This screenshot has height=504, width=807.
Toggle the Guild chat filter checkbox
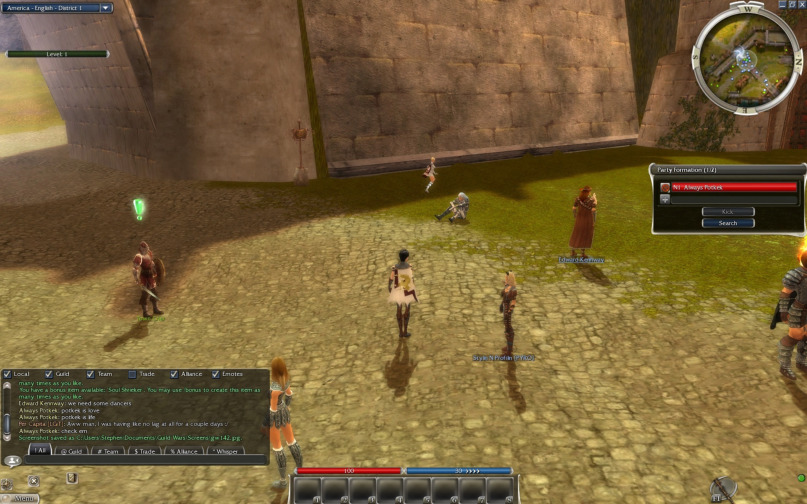[48, 374]
